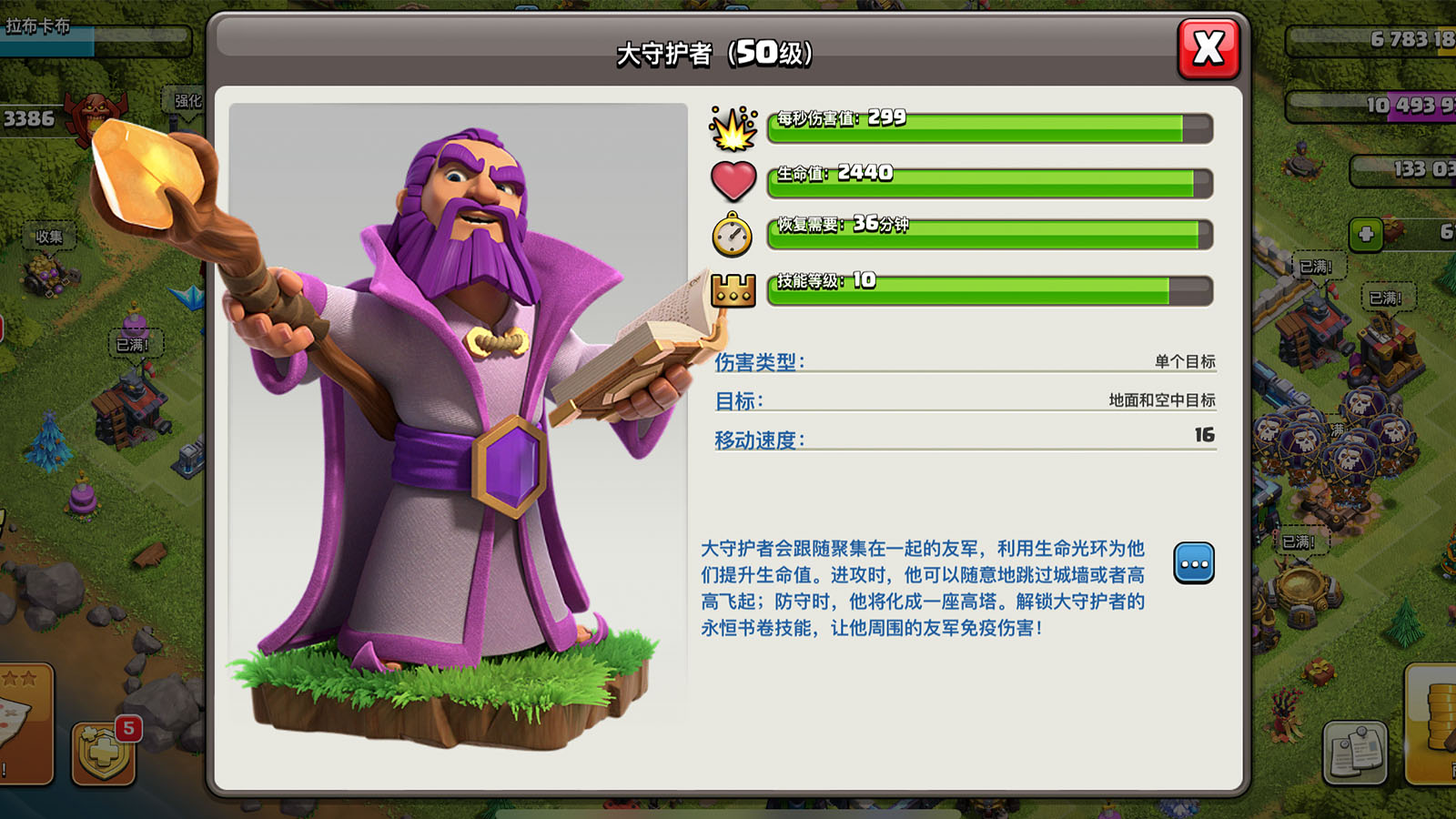Click the green plus add-gems button

pos(1366,234)
